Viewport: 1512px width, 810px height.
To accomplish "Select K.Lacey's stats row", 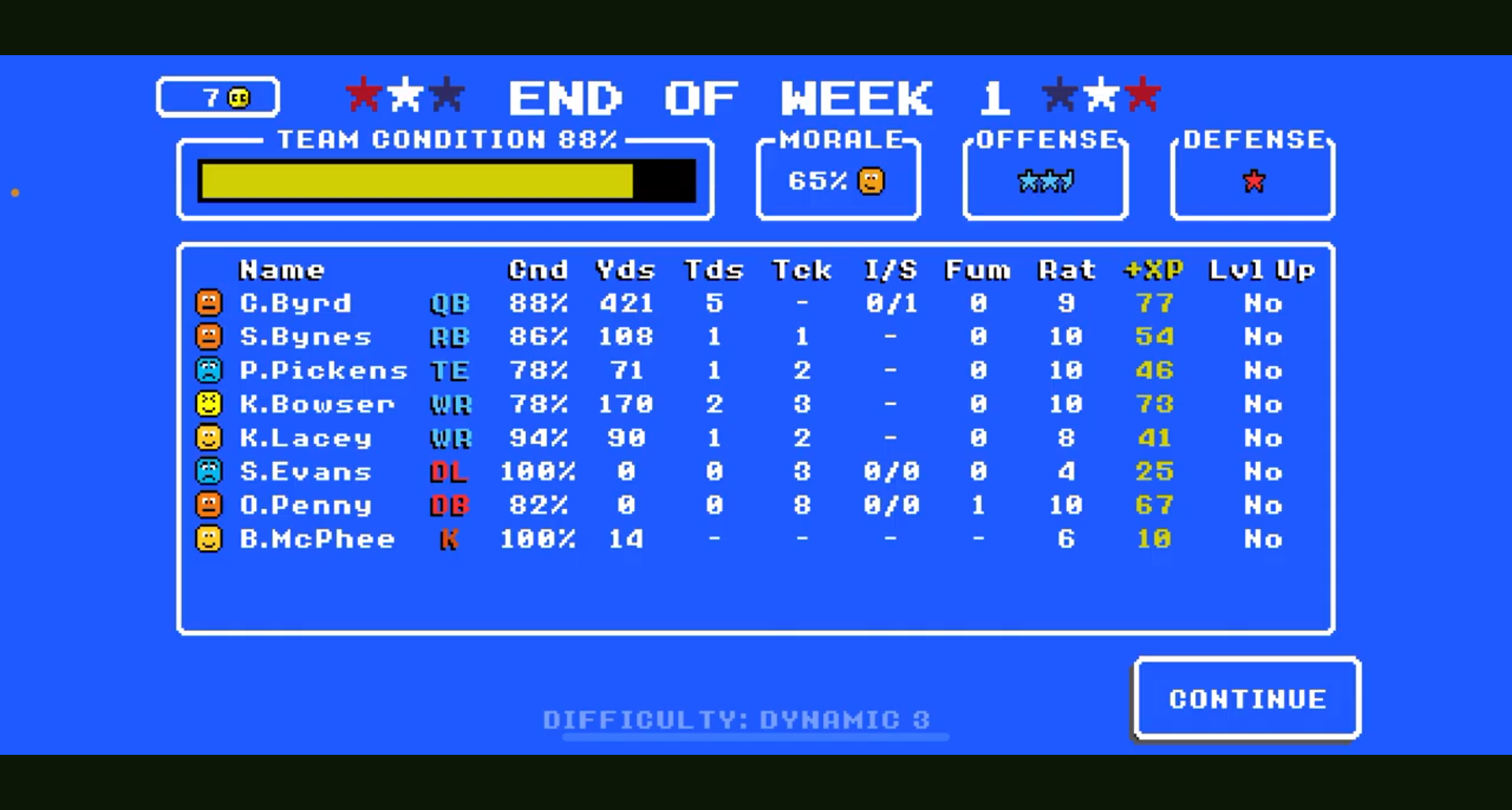I will 709,438.
